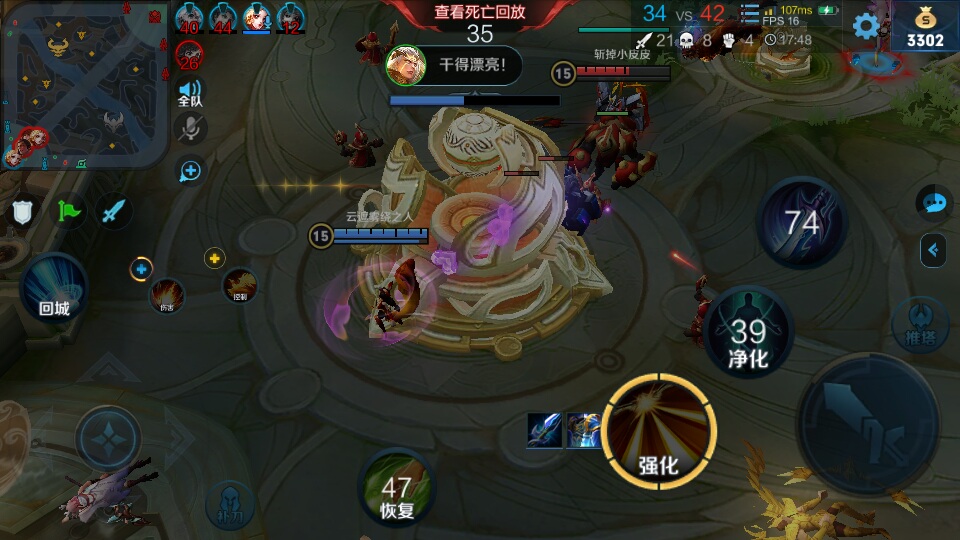960x540 pixels.
Task: Open the quick chat bubble icon
Action: 934,203
